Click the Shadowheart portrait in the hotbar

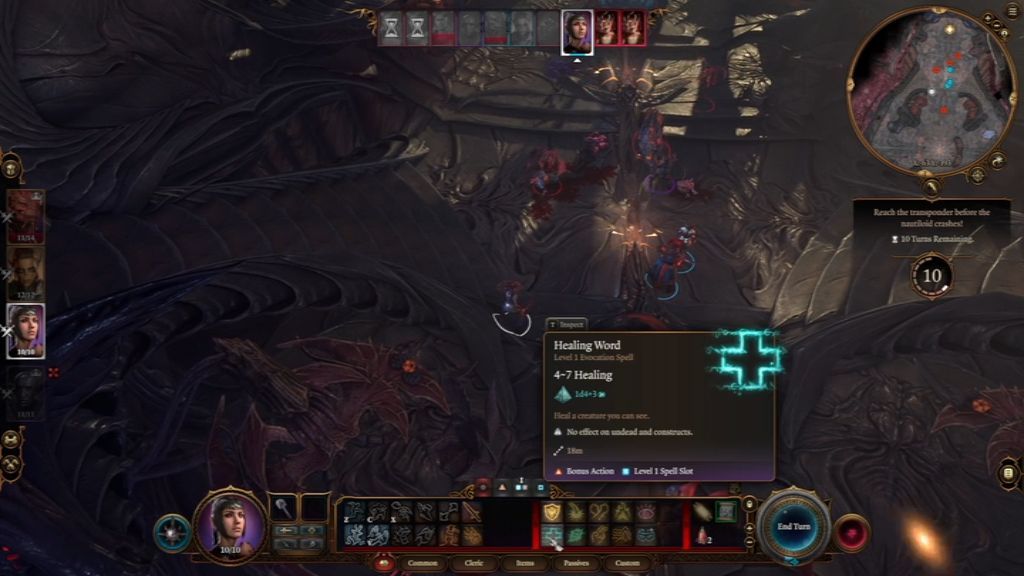point(230,525)
